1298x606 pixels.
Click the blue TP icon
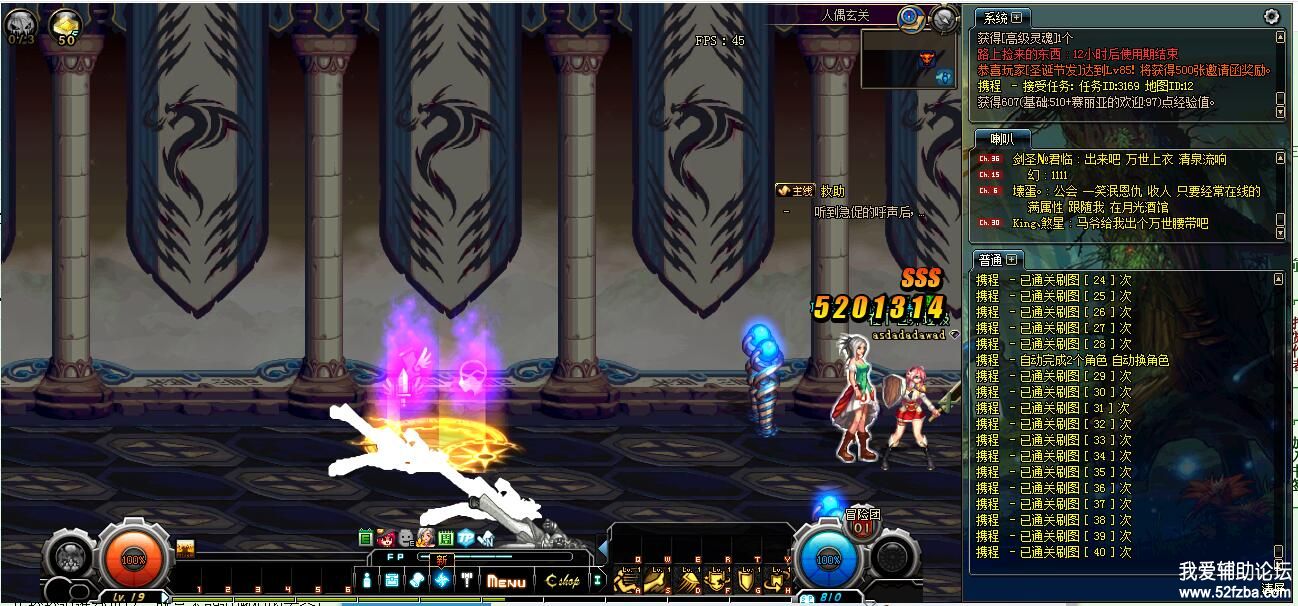(x=465, y=539)
